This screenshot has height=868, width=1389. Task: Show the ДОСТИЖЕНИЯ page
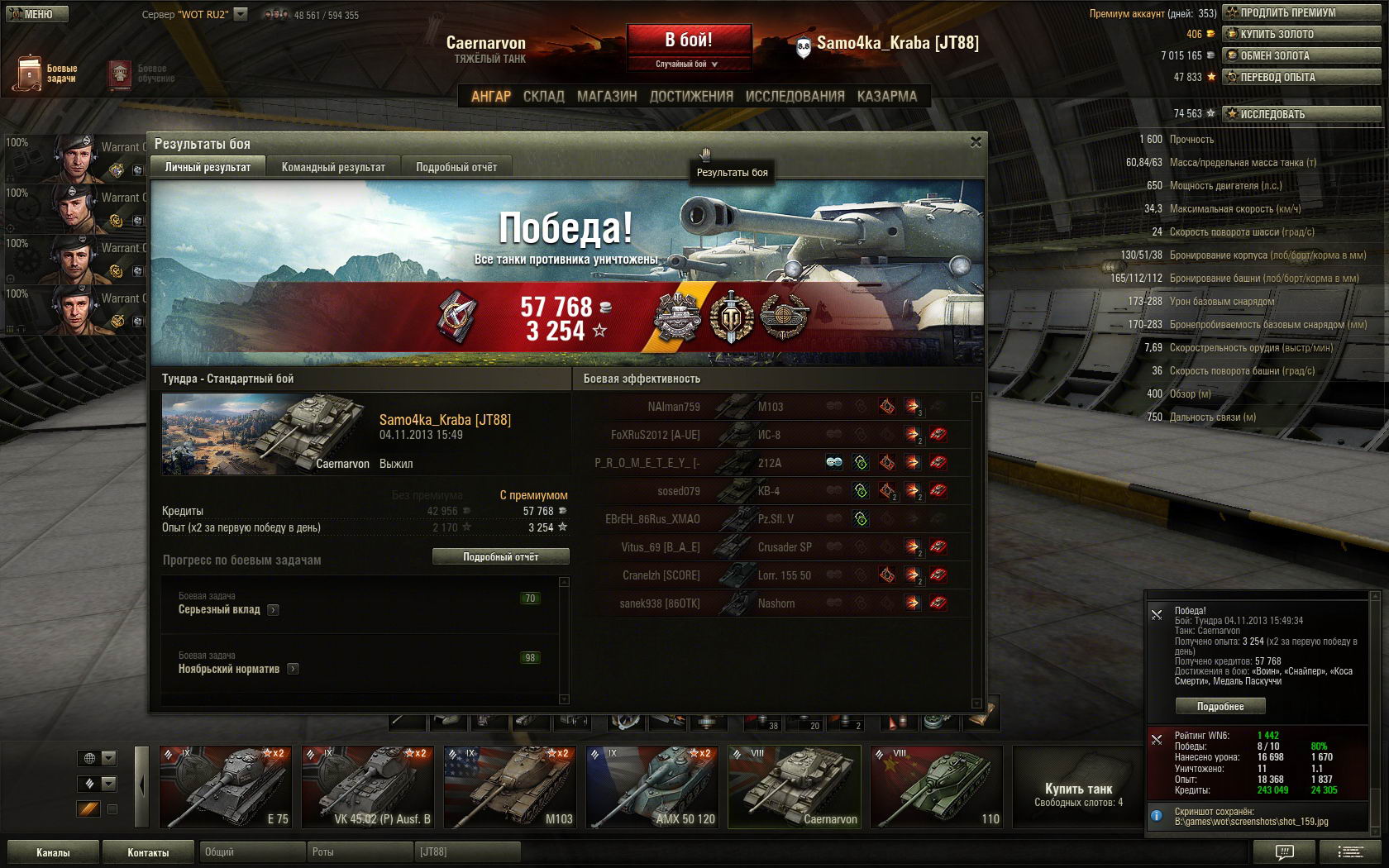point(691,96)
